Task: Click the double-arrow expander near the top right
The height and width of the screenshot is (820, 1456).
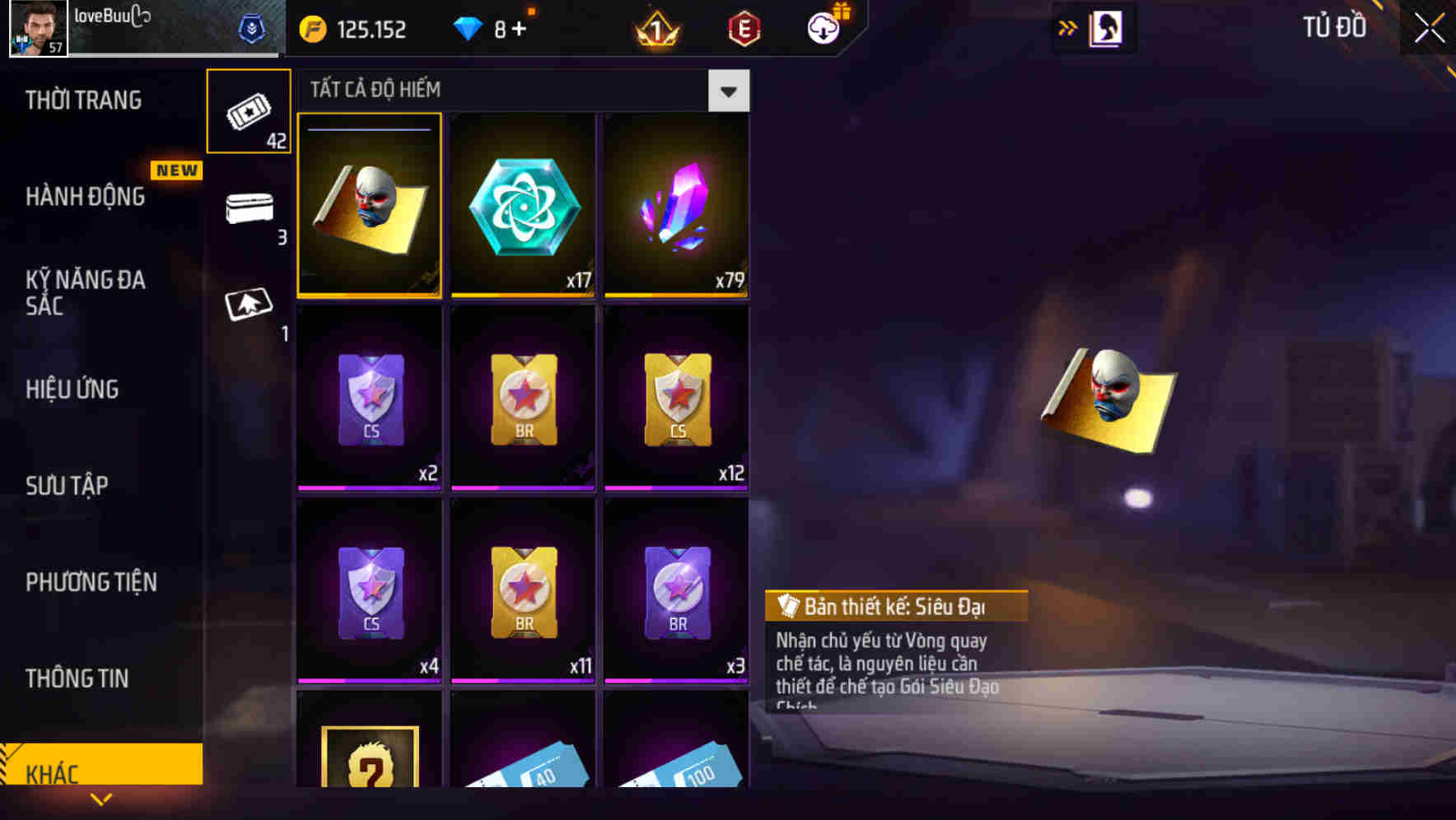Action: point(1068,27)
